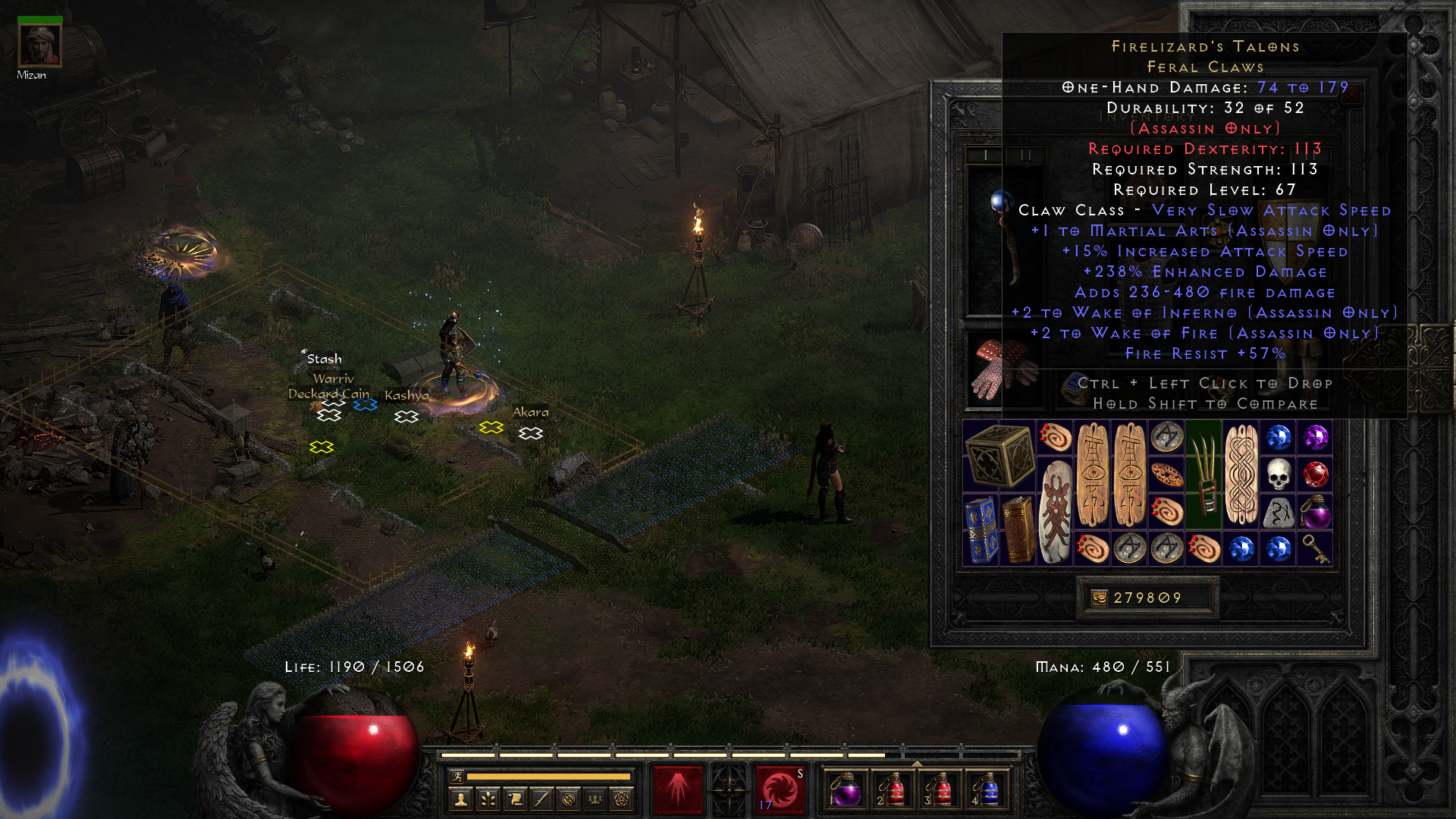The height and width of the screenshot is (819, 1456).
Task: Open the left-click claw skill selector
Action: pos(678,789)
